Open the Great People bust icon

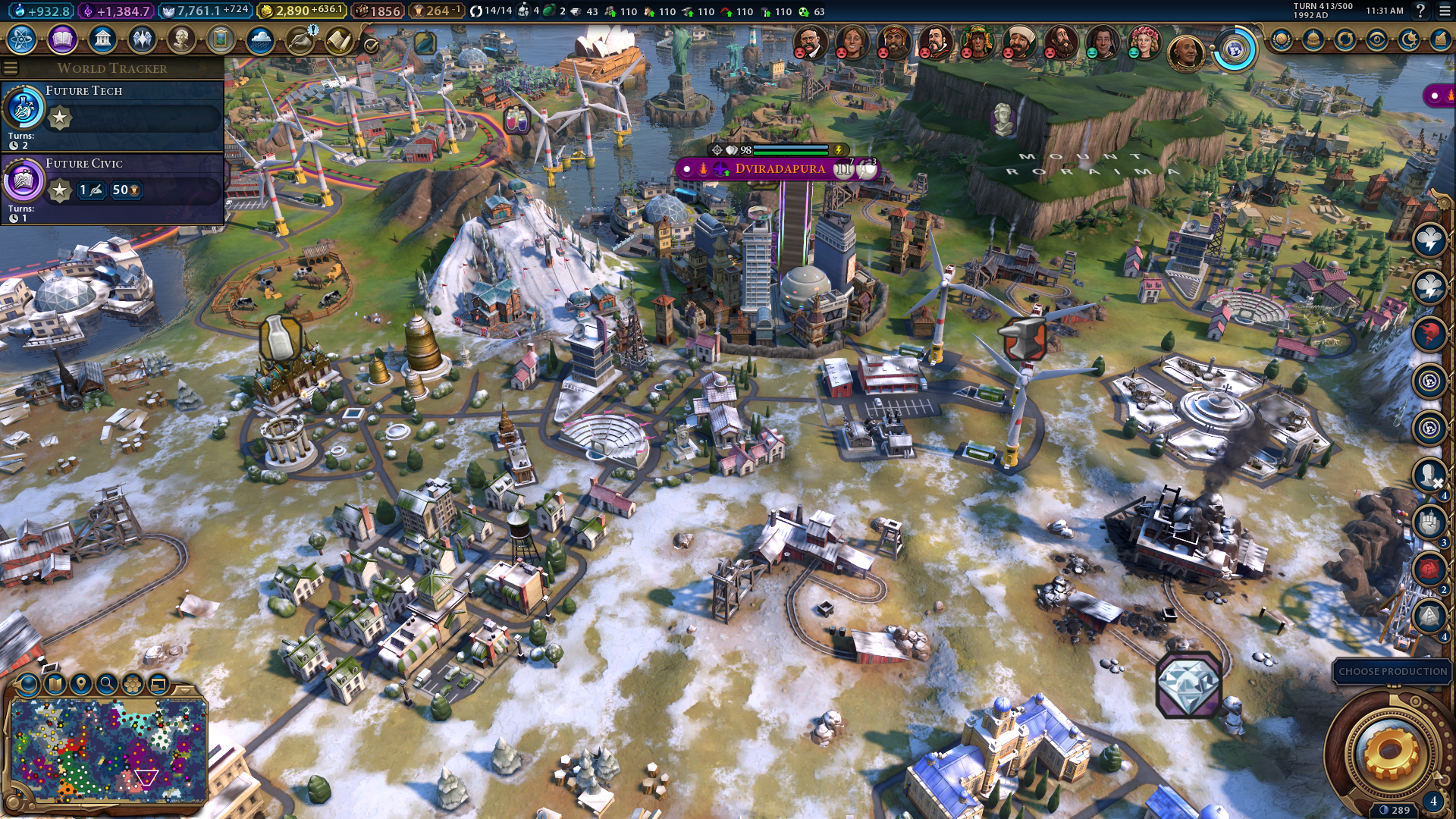(181, 39)
